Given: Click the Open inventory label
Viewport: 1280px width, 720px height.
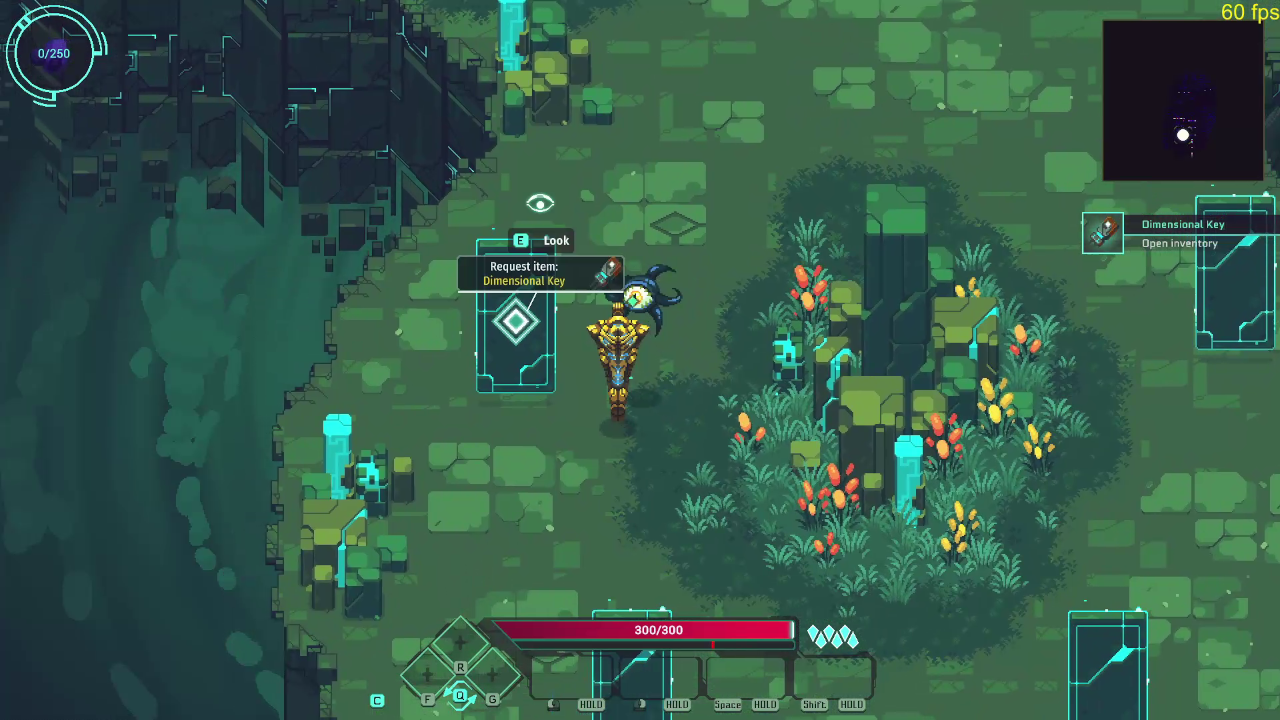Looking at the screenshot, I should pos(1180,243).
